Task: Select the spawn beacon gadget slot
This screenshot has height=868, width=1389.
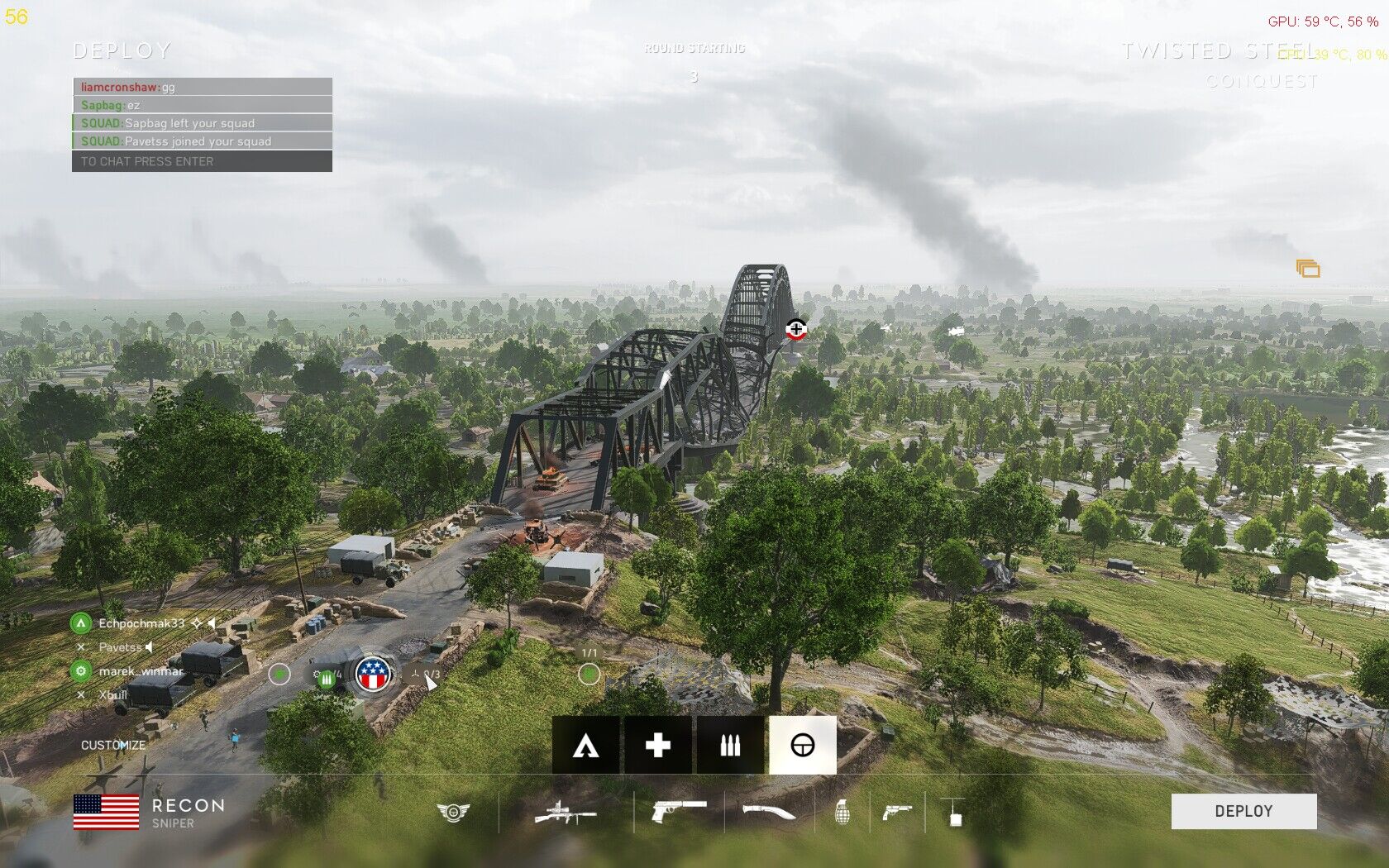Action: 953,813
